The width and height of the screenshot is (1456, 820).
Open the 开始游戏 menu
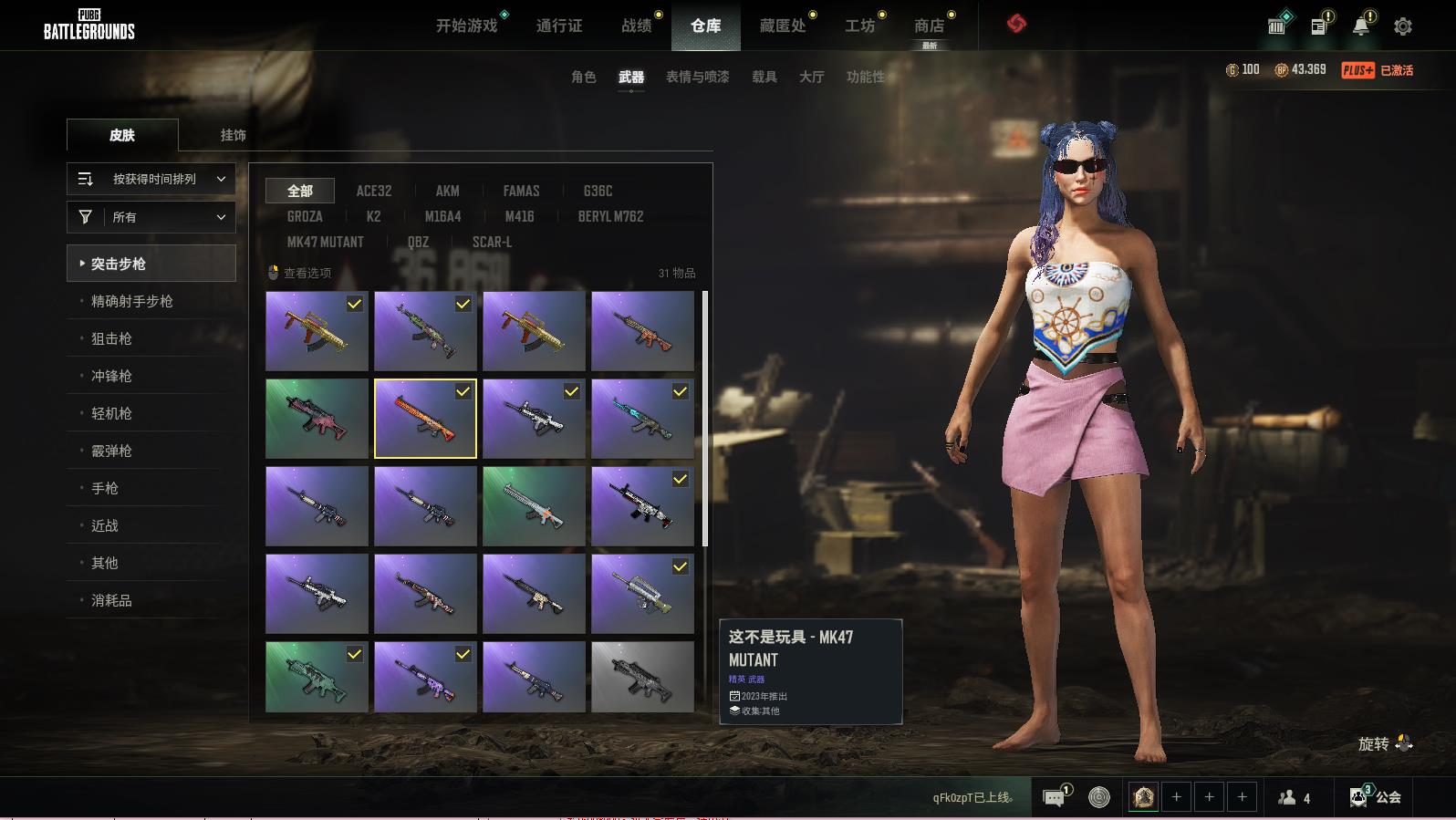pyautogui.click(x=466, y=26)
